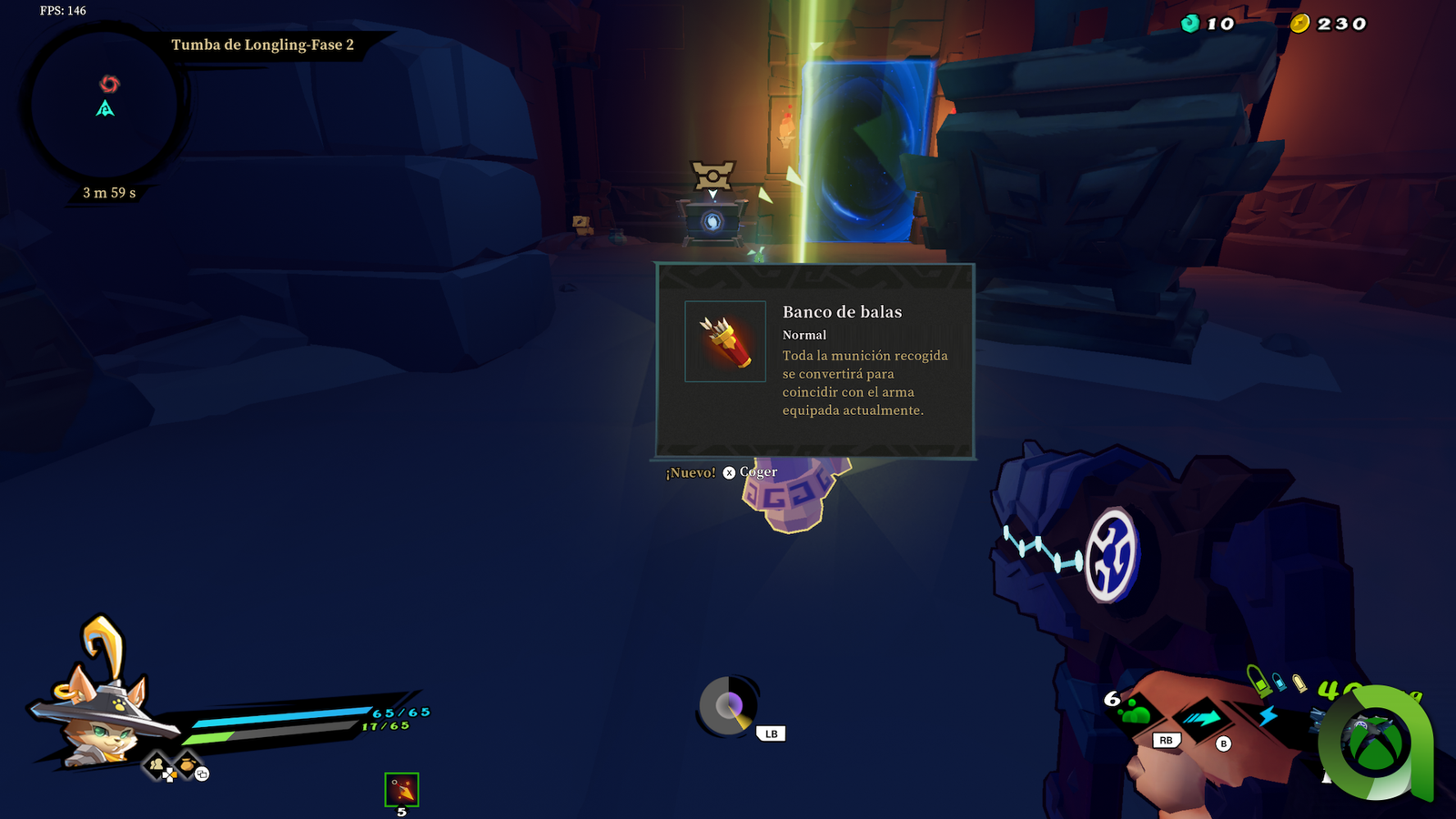
Task: Click the blue lightning bolt element icon
Action: 1269,716
